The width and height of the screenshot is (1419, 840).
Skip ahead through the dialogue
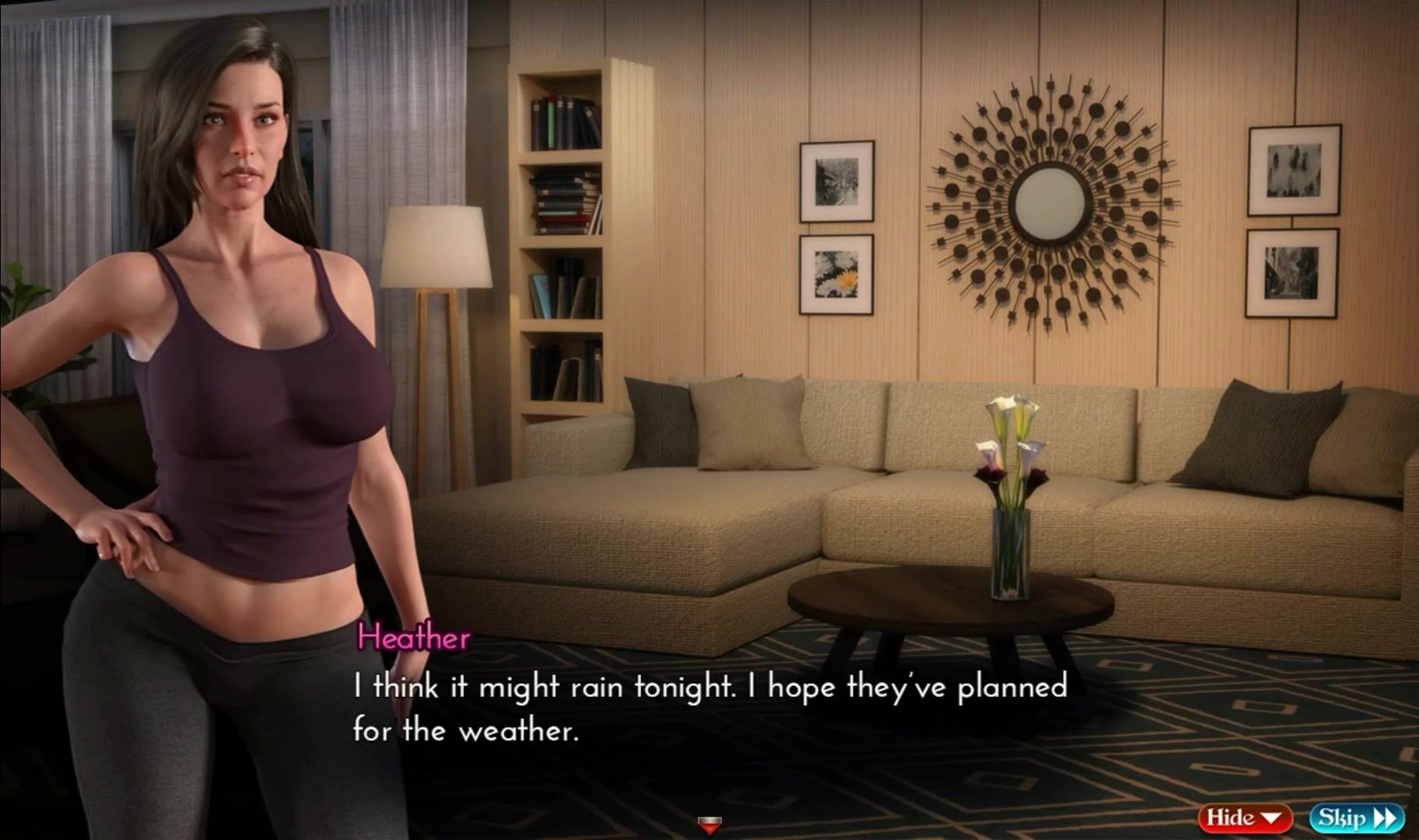[x=1357, y=817]
